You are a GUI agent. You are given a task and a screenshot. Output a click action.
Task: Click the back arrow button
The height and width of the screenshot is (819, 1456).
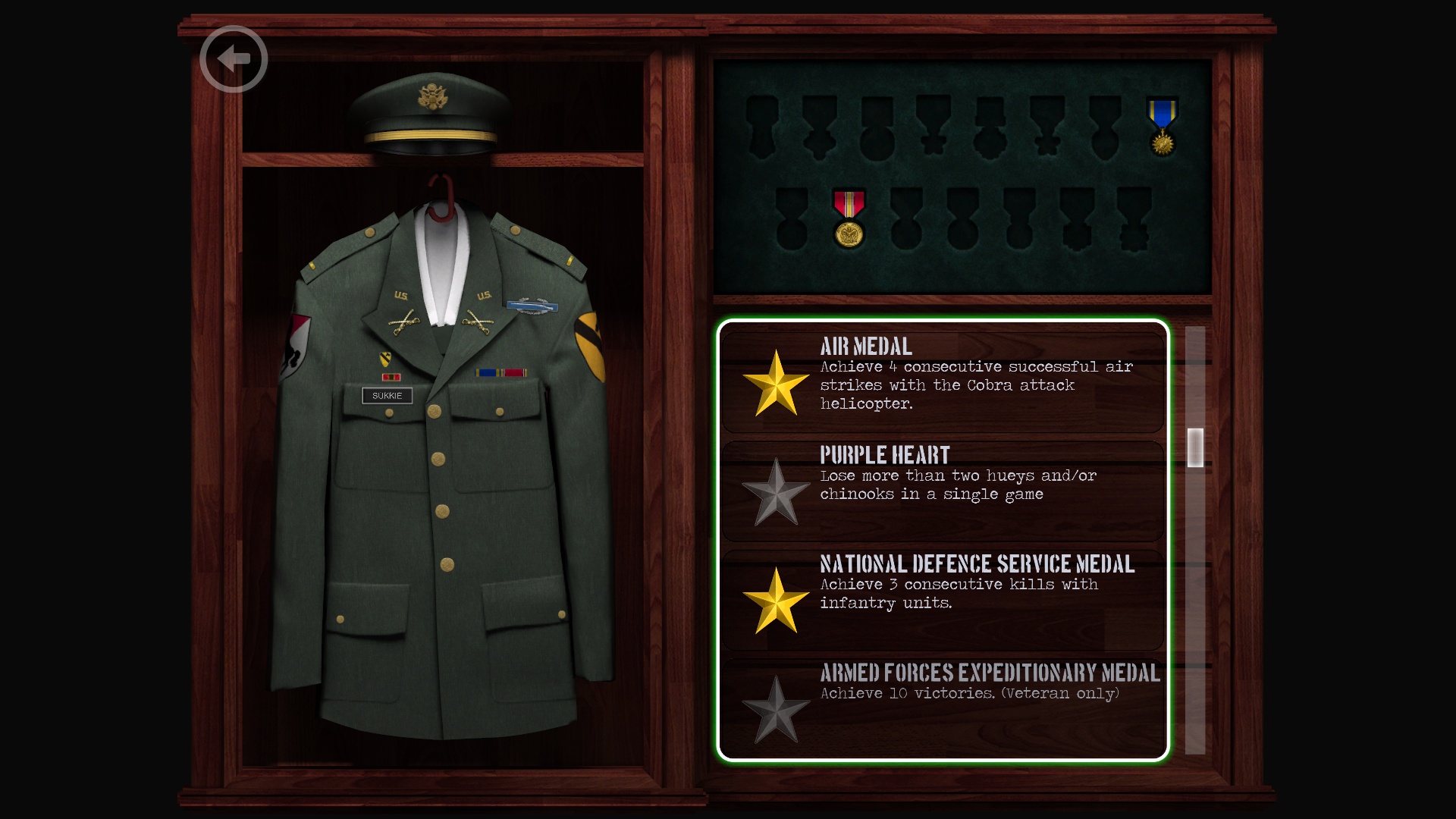(x=234, y=57)
